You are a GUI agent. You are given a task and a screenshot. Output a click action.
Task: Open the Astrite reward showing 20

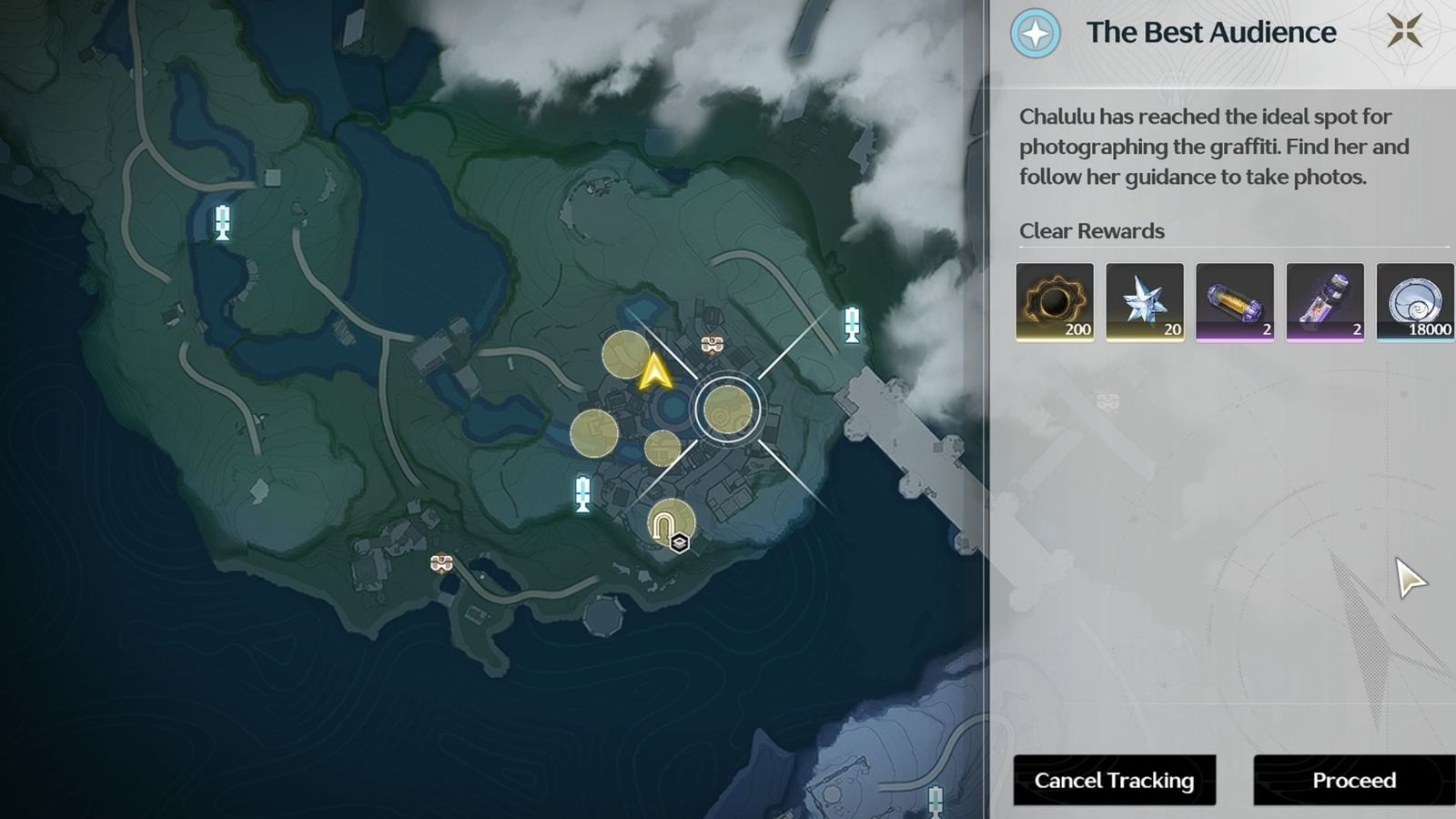[x=1145, y=303]
